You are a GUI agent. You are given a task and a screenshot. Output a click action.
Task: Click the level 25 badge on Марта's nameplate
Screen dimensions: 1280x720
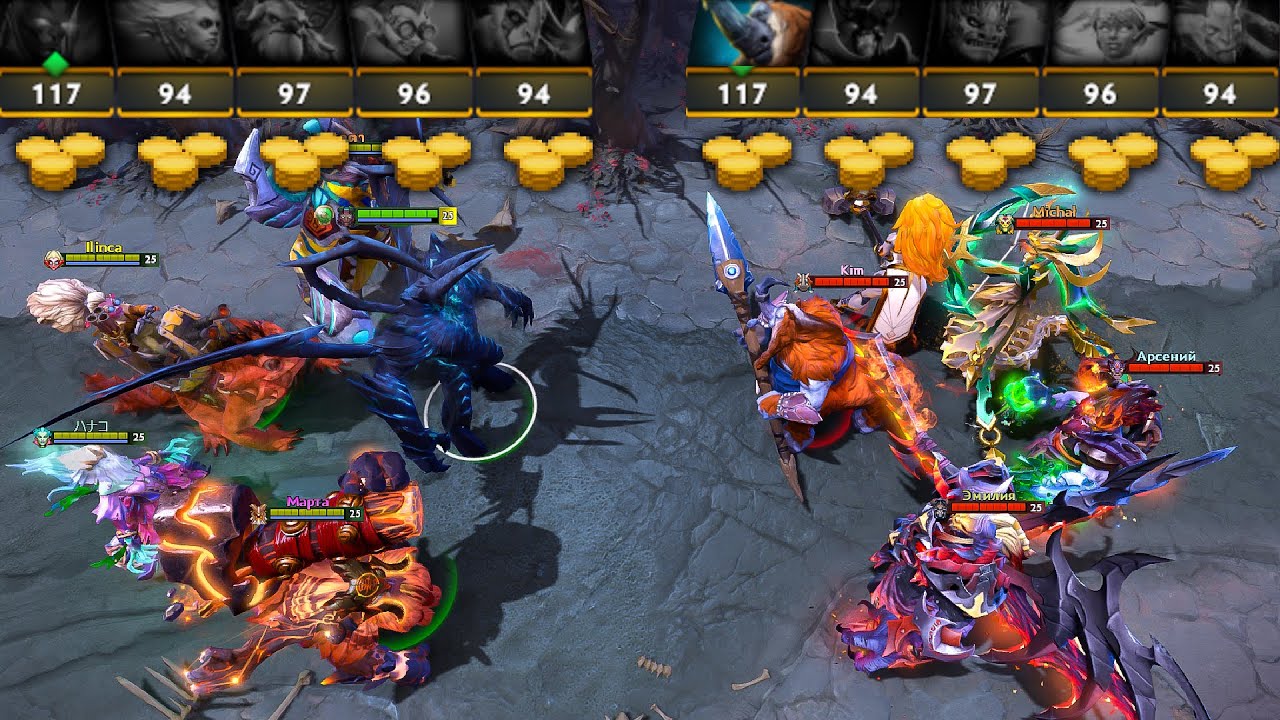[x=352, y=513]
